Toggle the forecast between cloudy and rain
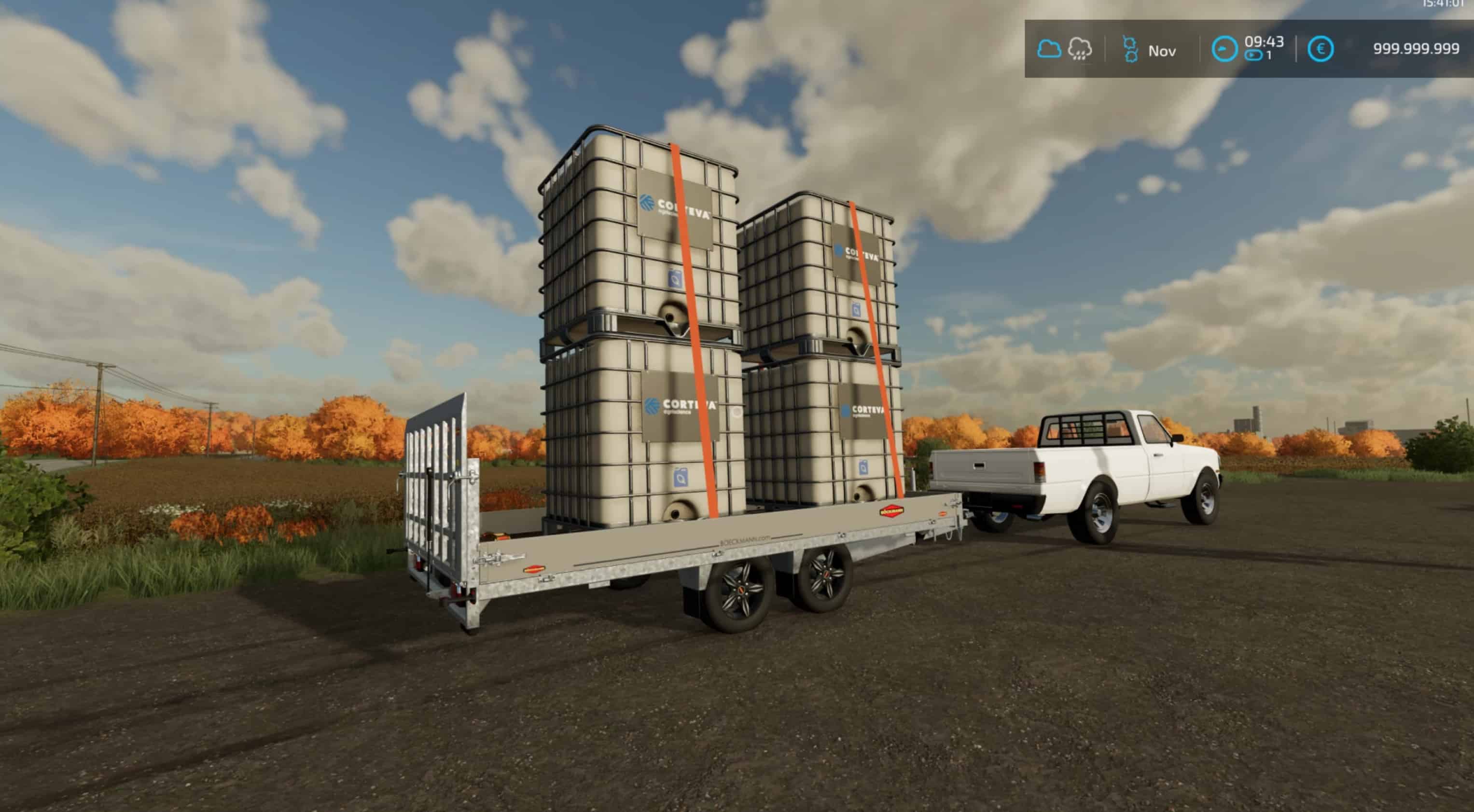Viewport: 1474px width, 812px height. pyautogui.click(x=1064, y=50)
